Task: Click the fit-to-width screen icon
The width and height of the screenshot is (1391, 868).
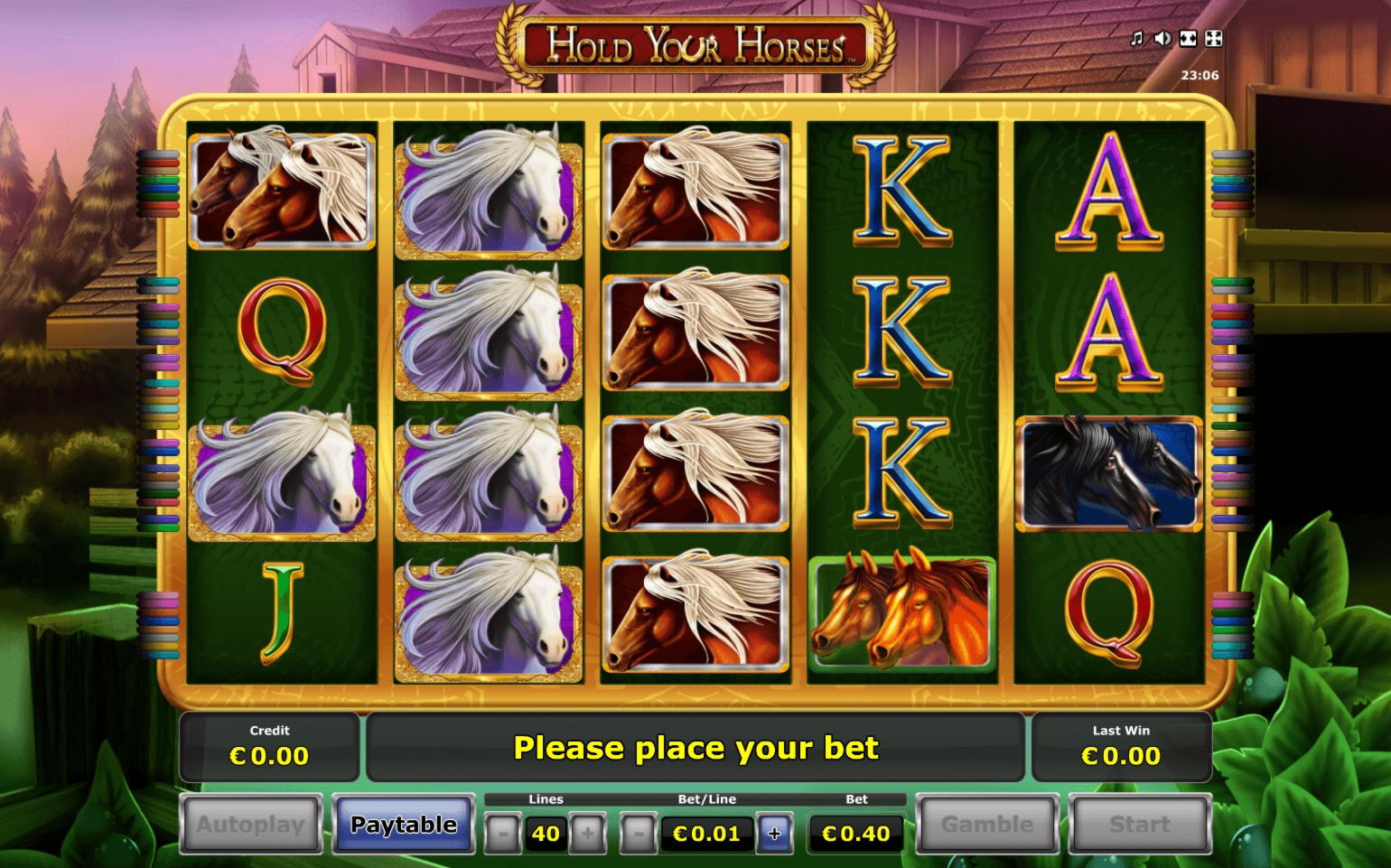Action: 1188,38
